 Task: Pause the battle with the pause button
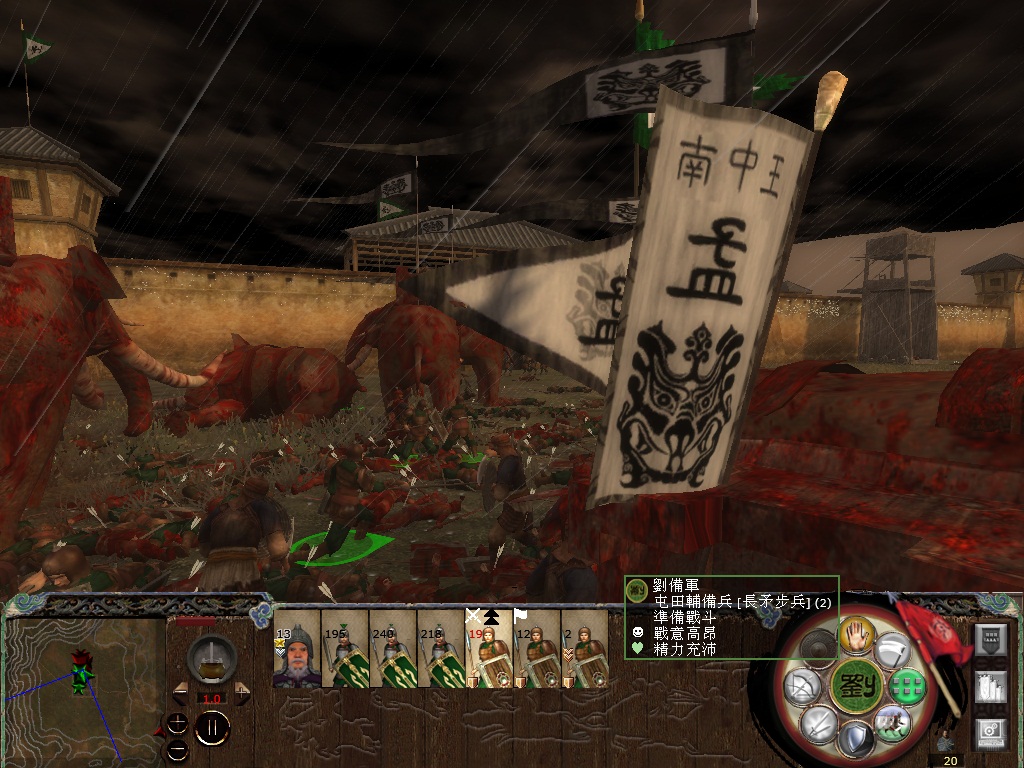pos(212,728)
